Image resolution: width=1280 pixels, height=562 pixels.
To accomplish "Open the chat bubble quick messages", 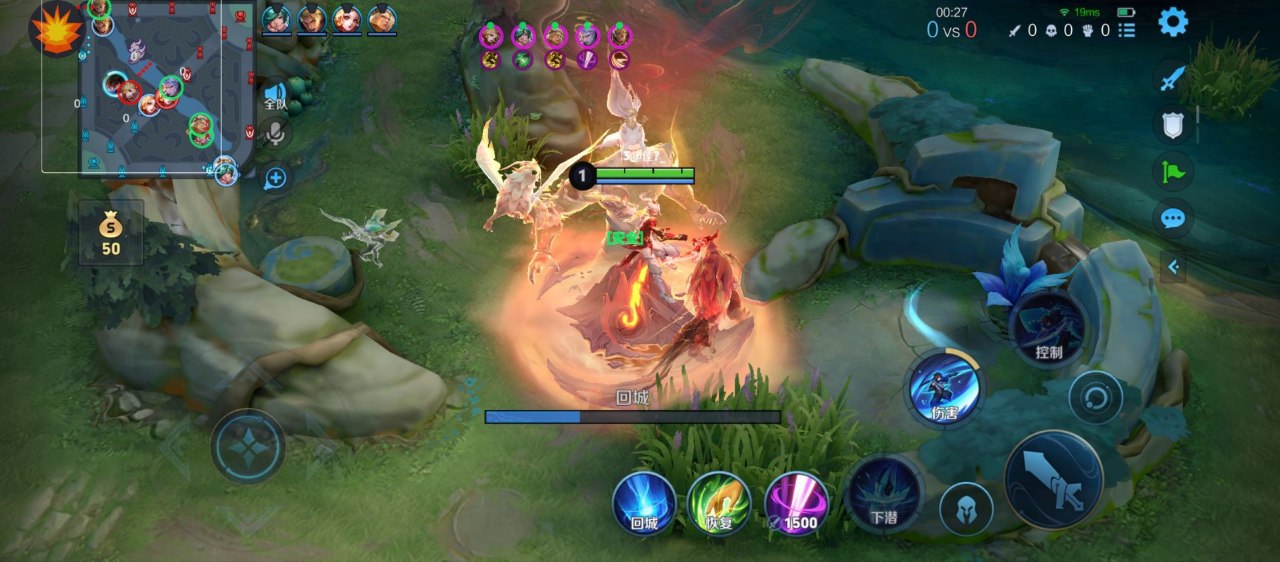I will pyautogui.click(x=1173, y=219).
